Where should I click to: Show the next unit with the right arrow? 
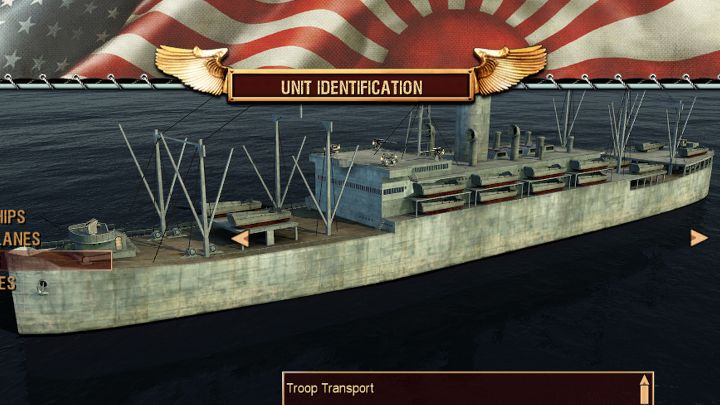tap(698, 237)
